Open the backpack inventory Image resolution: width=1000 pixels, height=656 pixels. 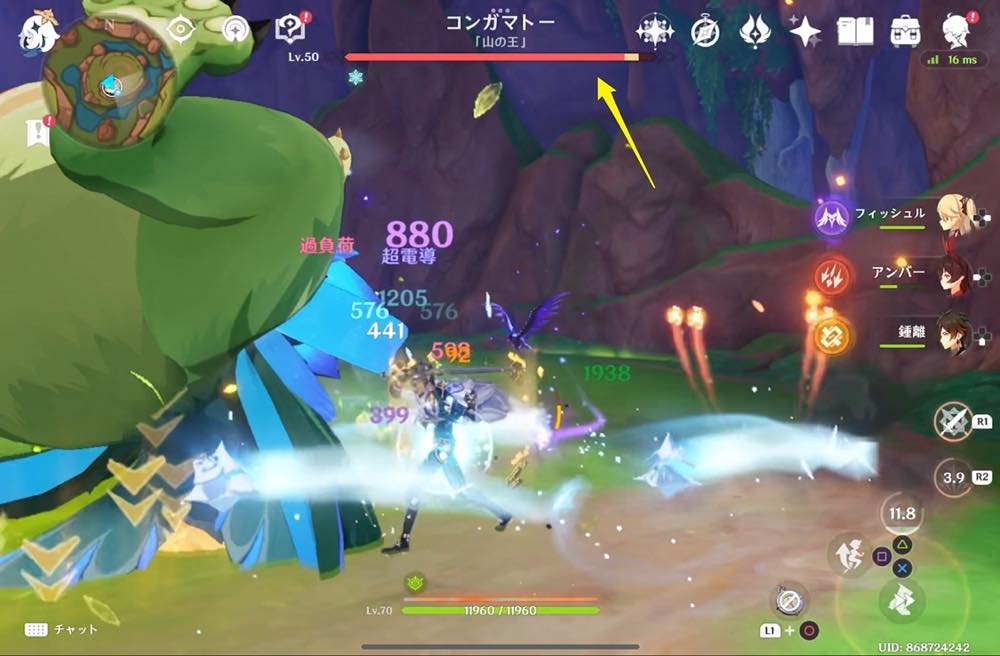[906, 32]
